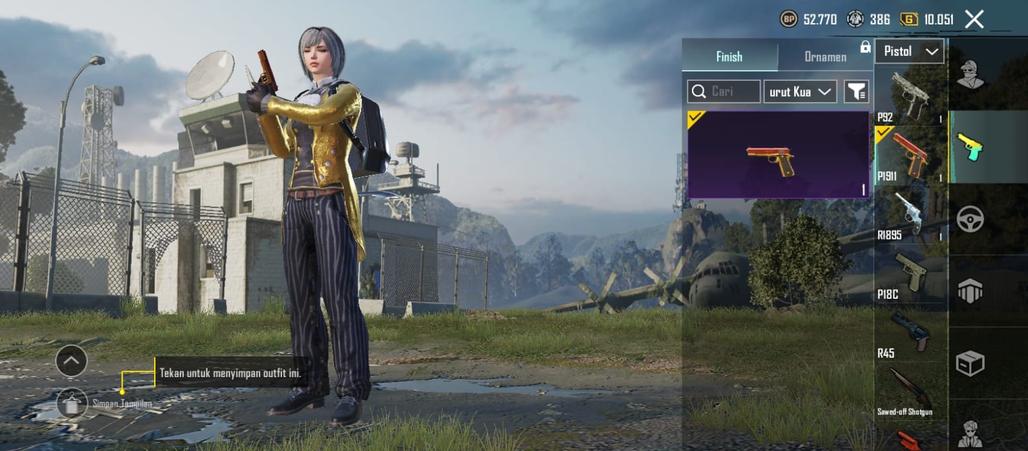Choose the P18C pistol entry

[x=909, y=273]
